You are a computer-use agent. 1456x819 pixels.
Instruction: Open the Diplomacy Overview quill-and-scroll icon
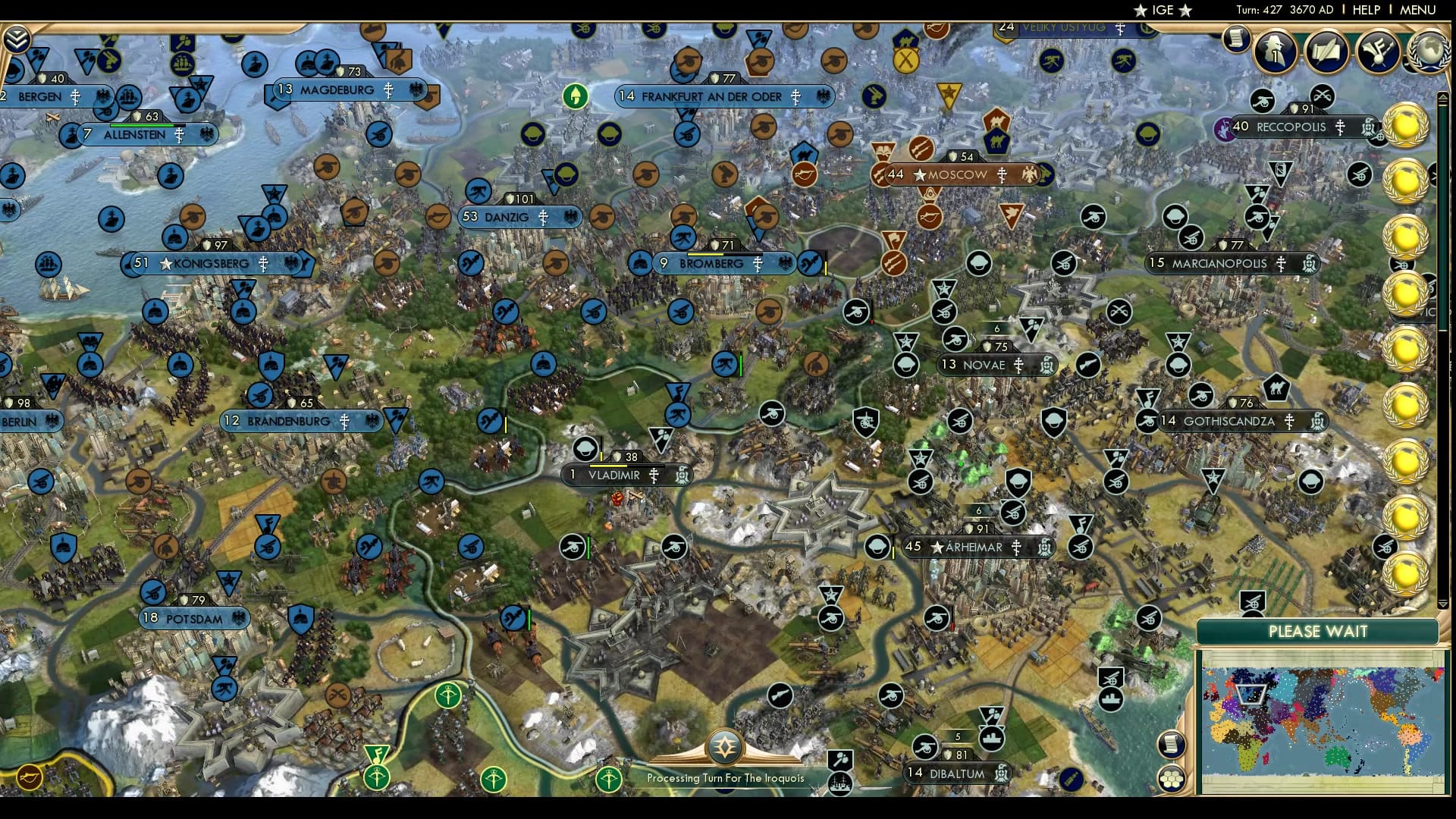(x=1329, y=52)
